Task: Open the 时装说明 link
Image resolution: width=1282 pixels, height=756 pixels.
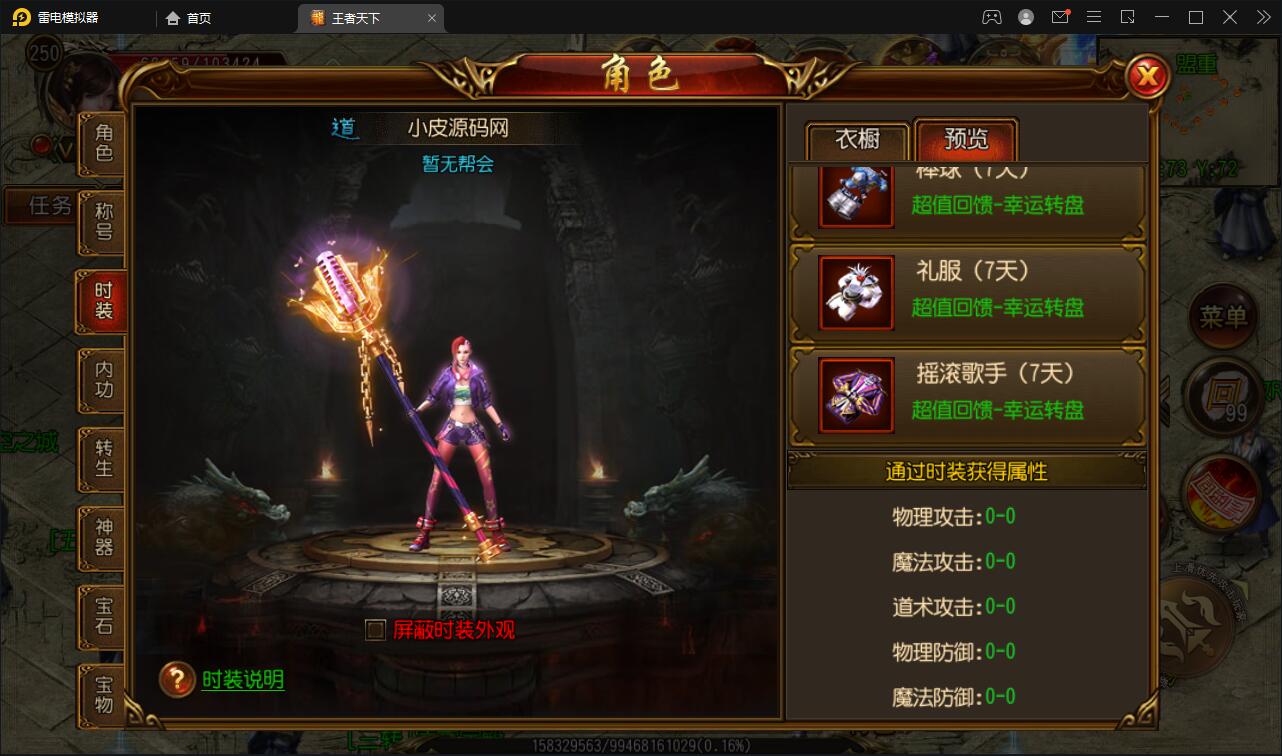Action: 242,680
